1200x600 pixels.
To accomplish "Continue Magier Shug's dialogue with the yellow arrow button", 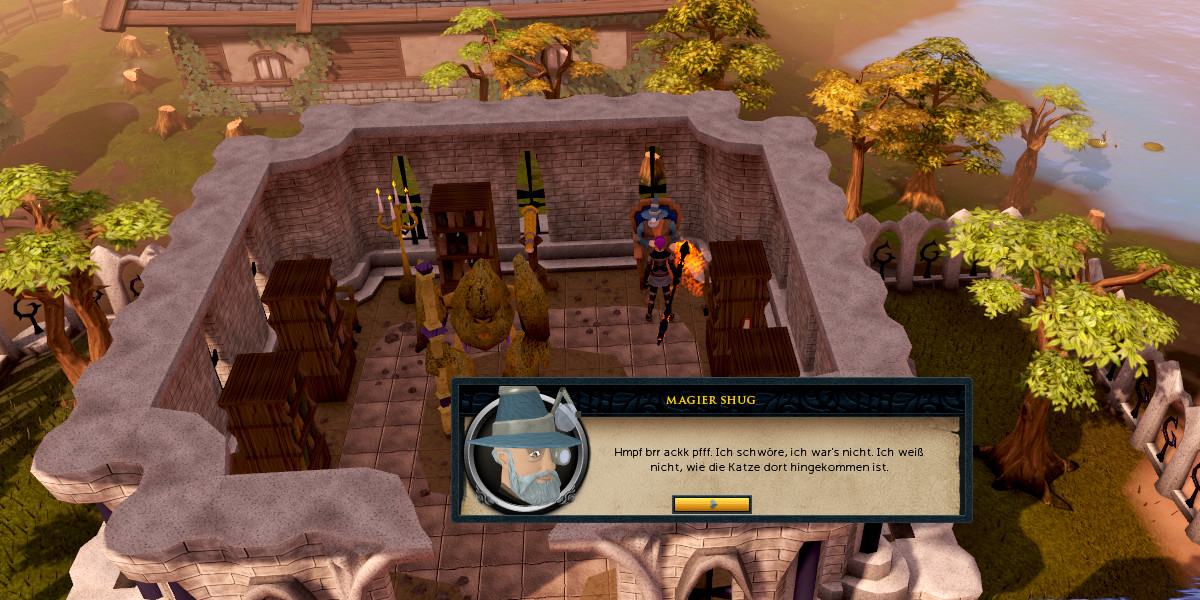I will 712,504.
